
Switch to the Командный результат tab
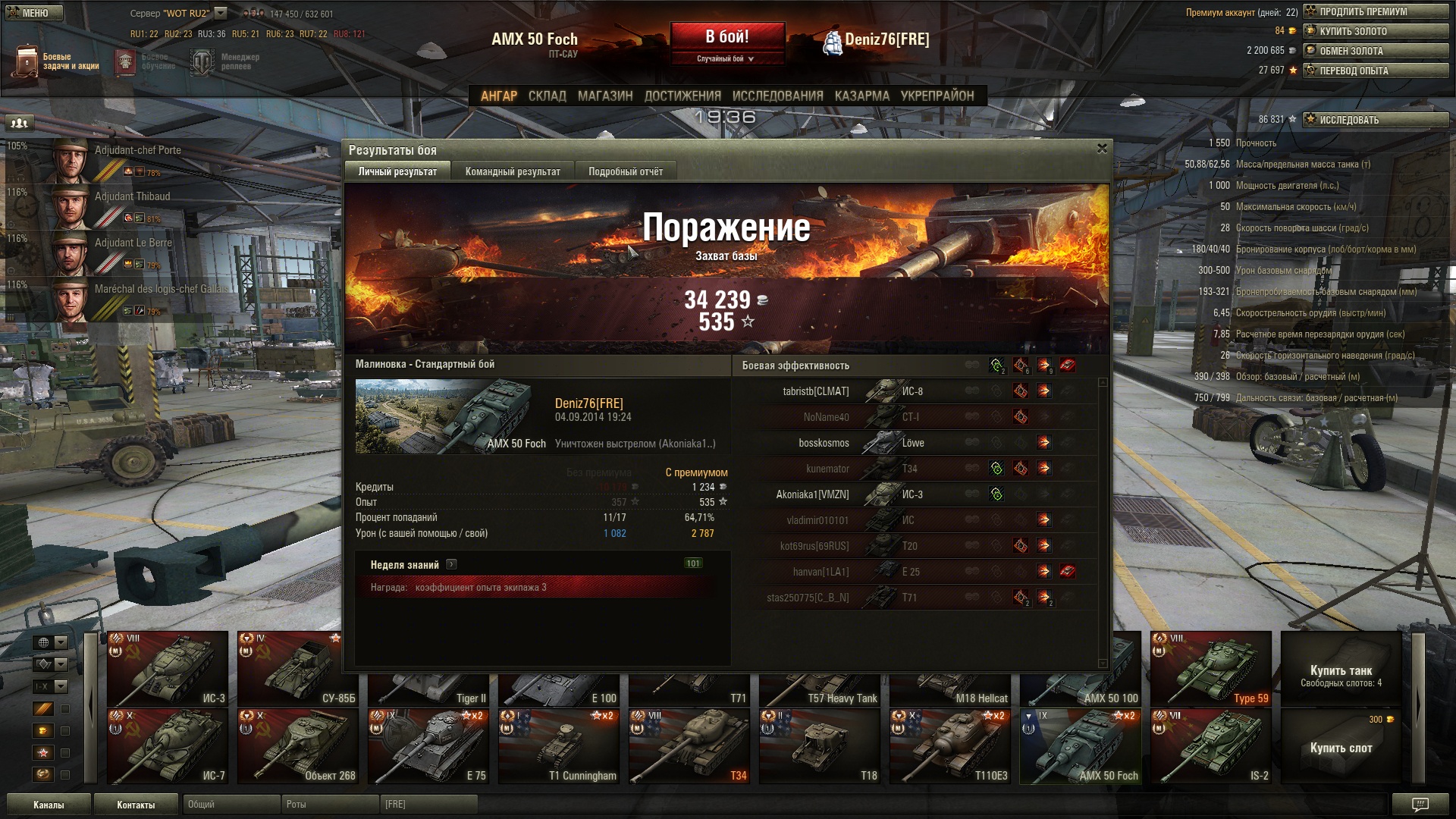(513, 171)
